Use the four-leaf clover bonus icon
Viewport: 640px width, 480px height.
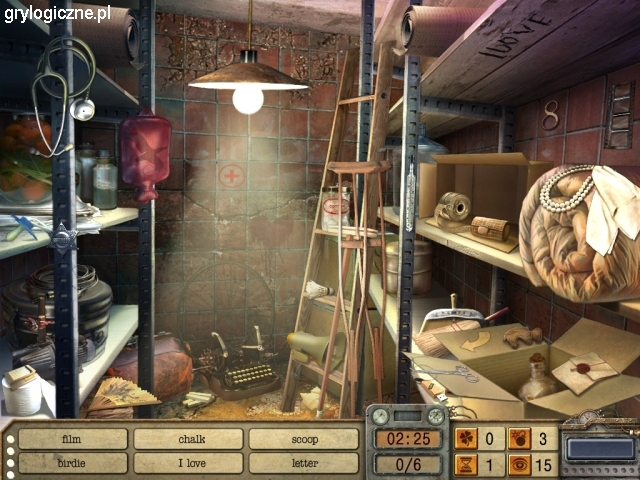[x=466, y=438]
